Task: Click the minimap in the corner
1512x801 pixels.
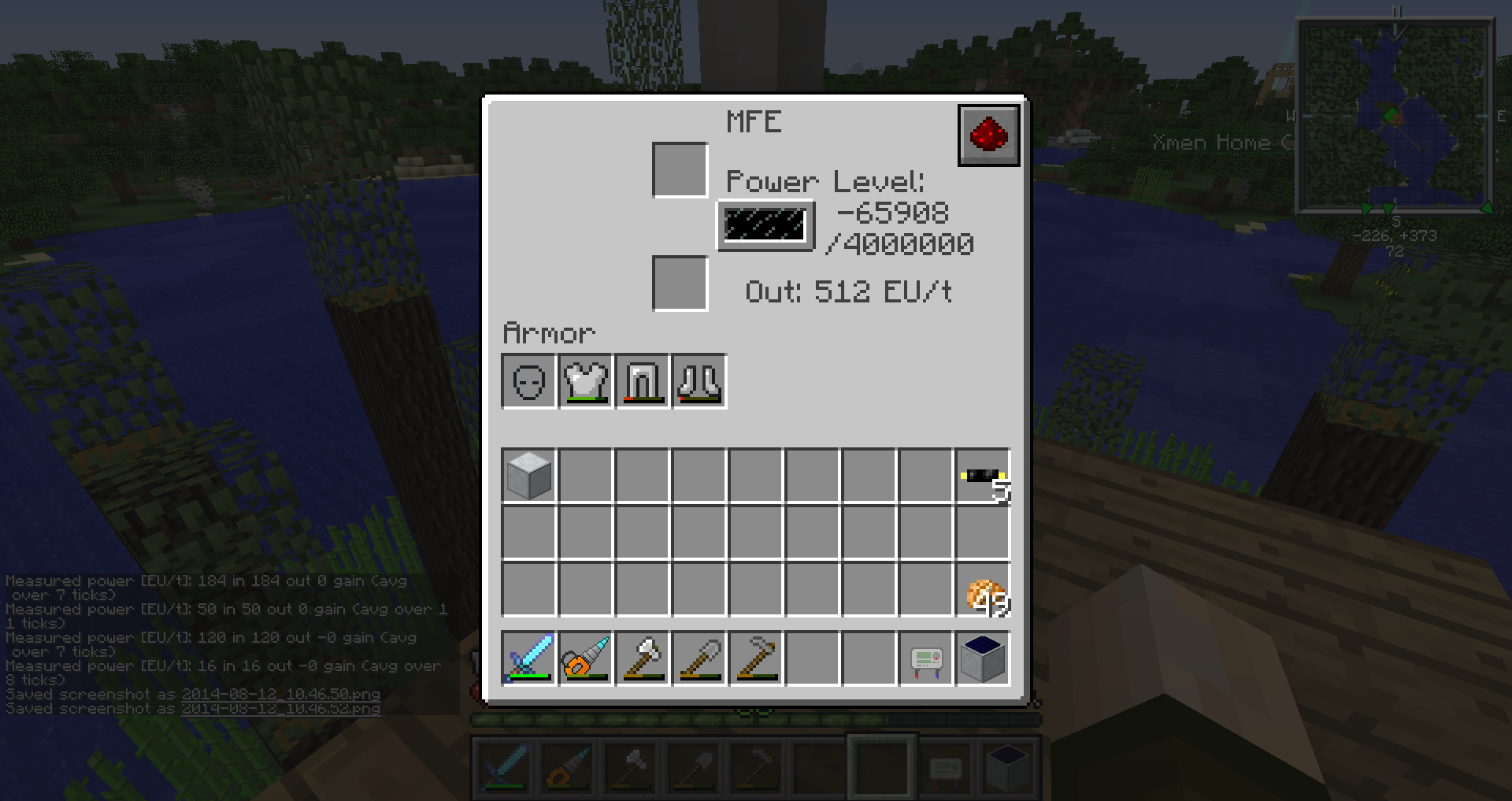Action: 1395,117
